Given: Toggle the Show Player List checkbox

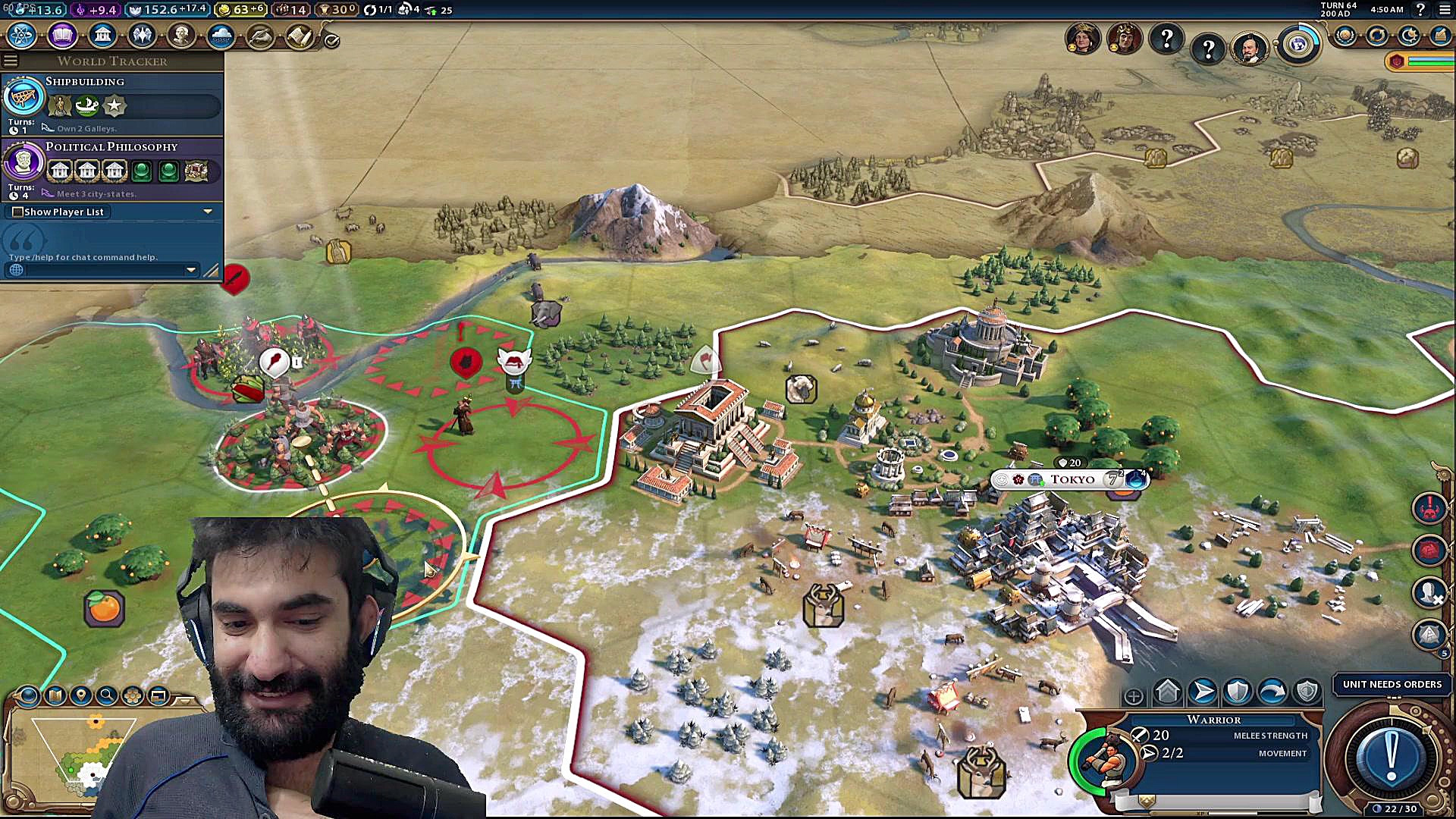Looking at the screenshot, I should (17, 212).
